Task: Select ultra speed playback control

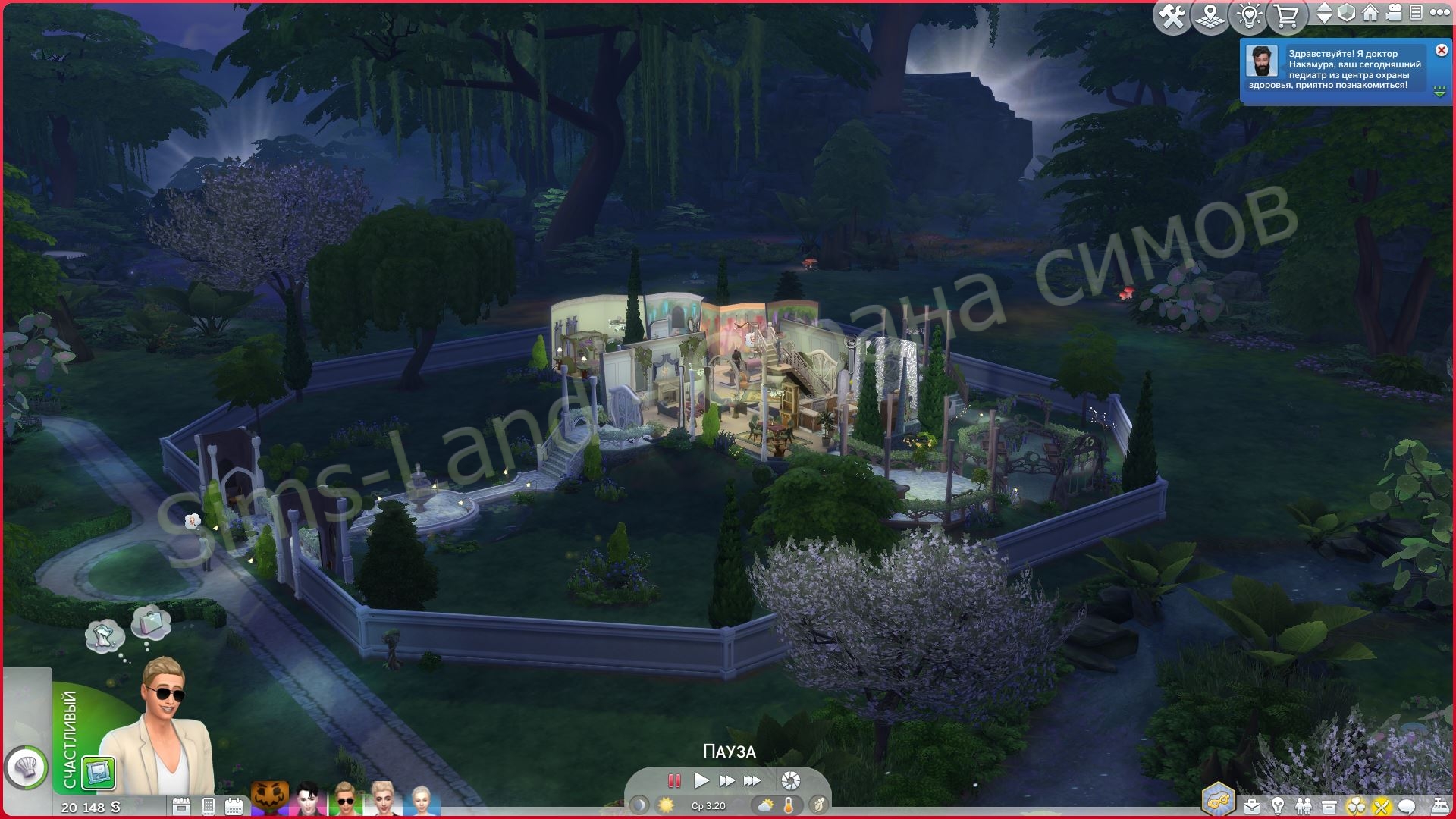Action: (x=752, y=781)
